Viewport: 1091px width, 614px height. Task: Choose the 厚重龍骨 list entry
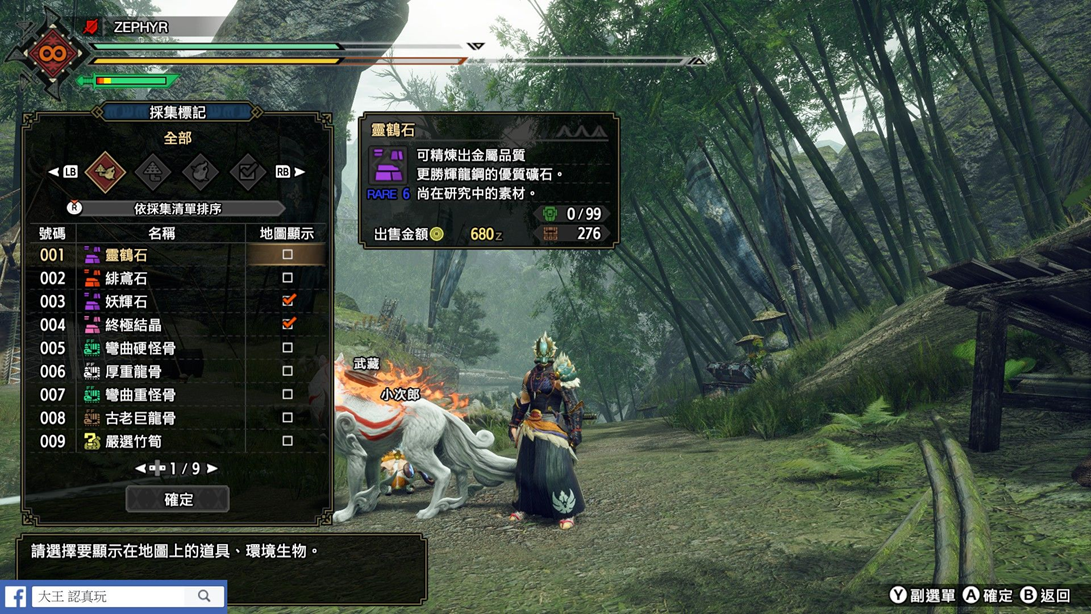[x=160, y=371]
